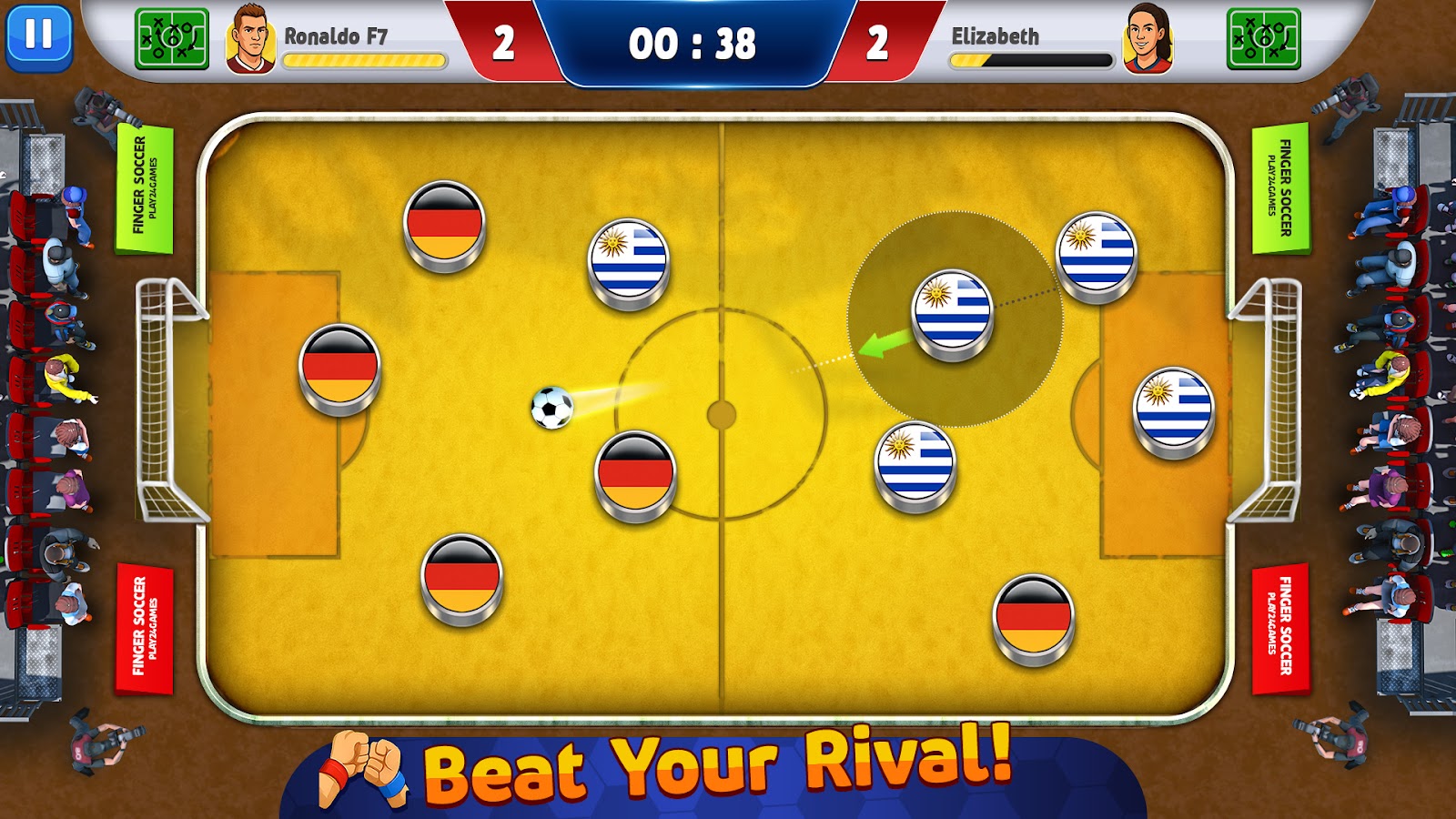Open the formation tactics icon beside Elizabeth
Screen dimensions: 1456x819
tap(1263, 39)
